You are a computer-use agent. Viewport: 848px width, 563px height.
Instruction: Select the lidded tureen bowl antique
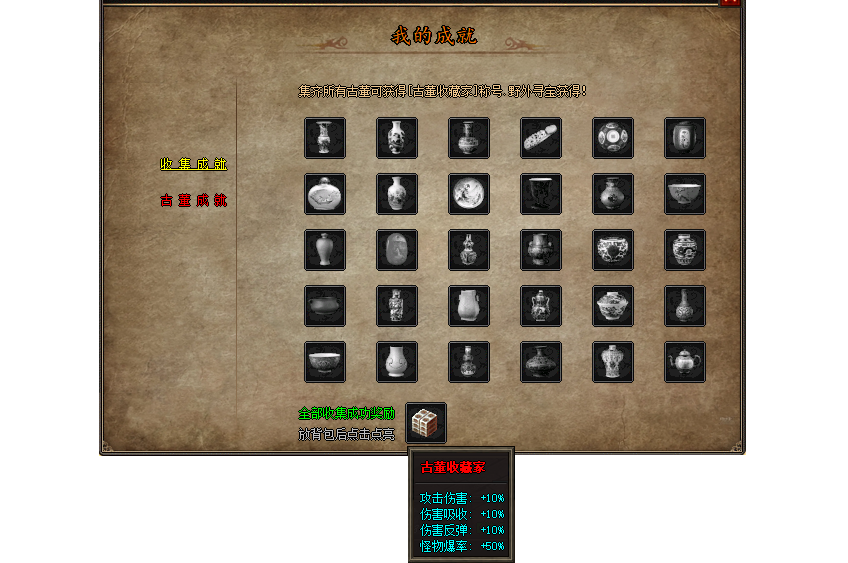click(x=613, y=306)
